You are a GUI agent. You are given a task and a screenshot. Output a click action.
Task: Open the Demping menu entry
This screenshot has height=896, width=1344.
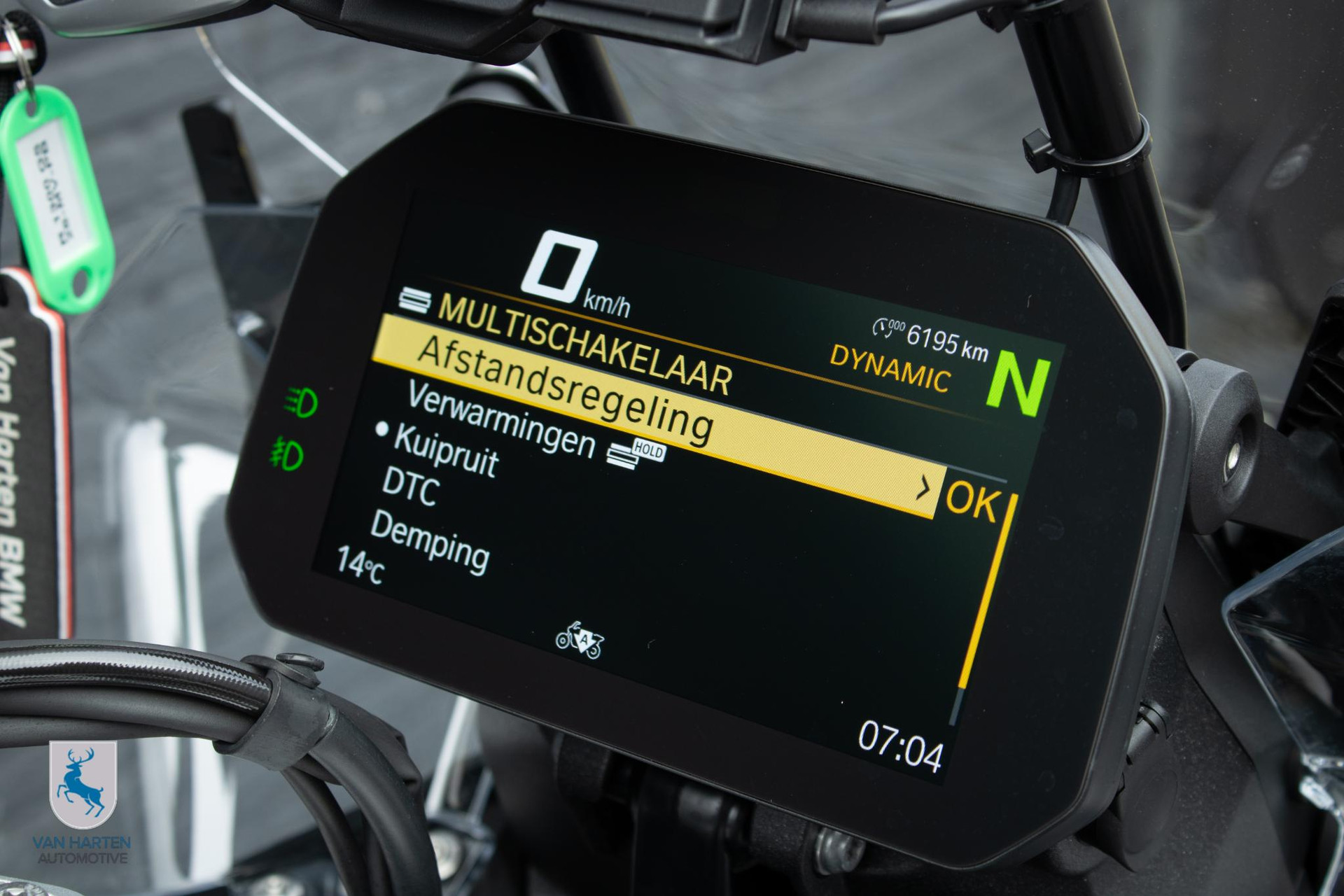[430, 542]
